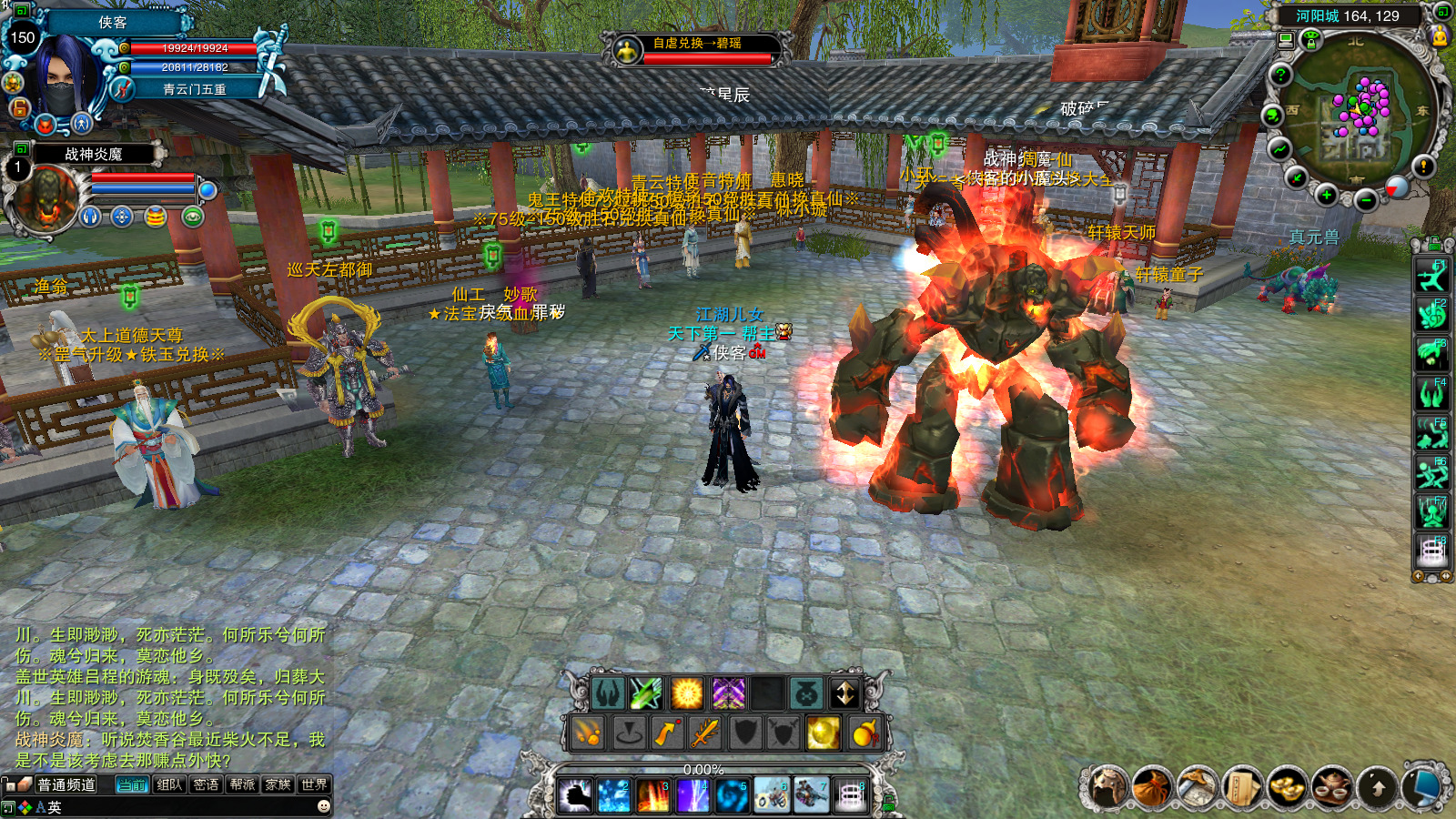The height and width of the screenshot is (819, 1456).
Task: Zoom in the minimap with the plus button
Action: click(1327, 195)
